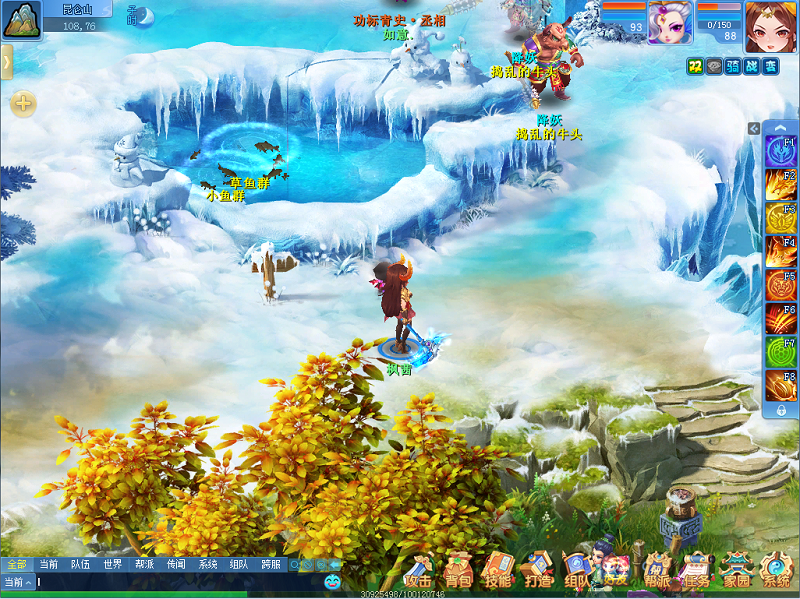Open the 背包 backpack button
800x599 pixels.
(458, 570)
